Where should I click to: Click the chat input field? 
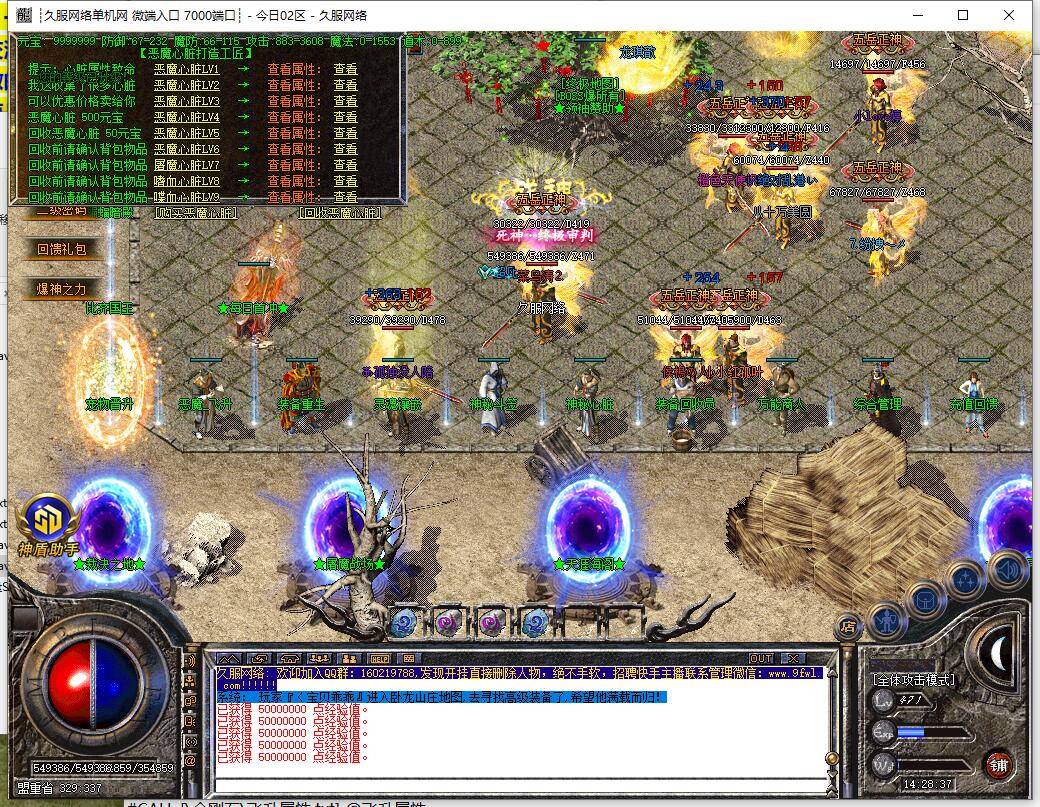pos(520,786)
